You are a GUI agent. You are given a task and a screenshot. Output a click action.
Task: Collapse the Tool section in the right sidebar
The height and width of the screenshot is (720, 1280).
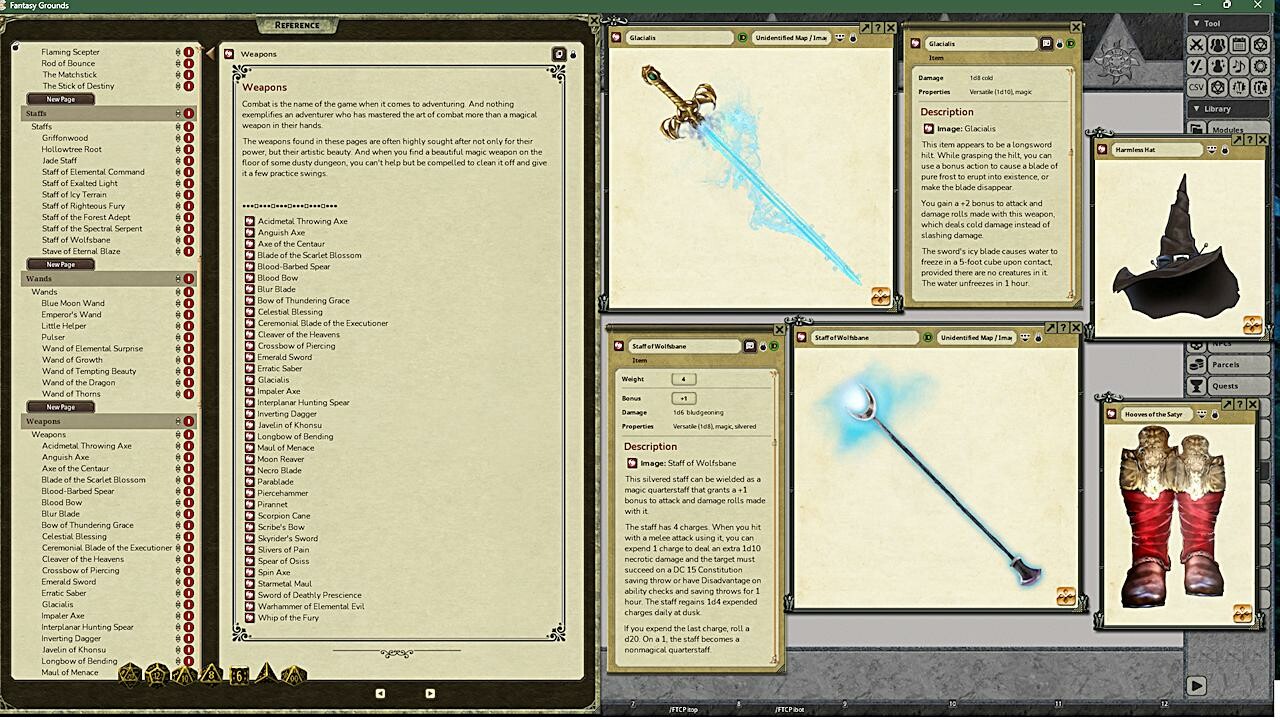(1197, 23)
